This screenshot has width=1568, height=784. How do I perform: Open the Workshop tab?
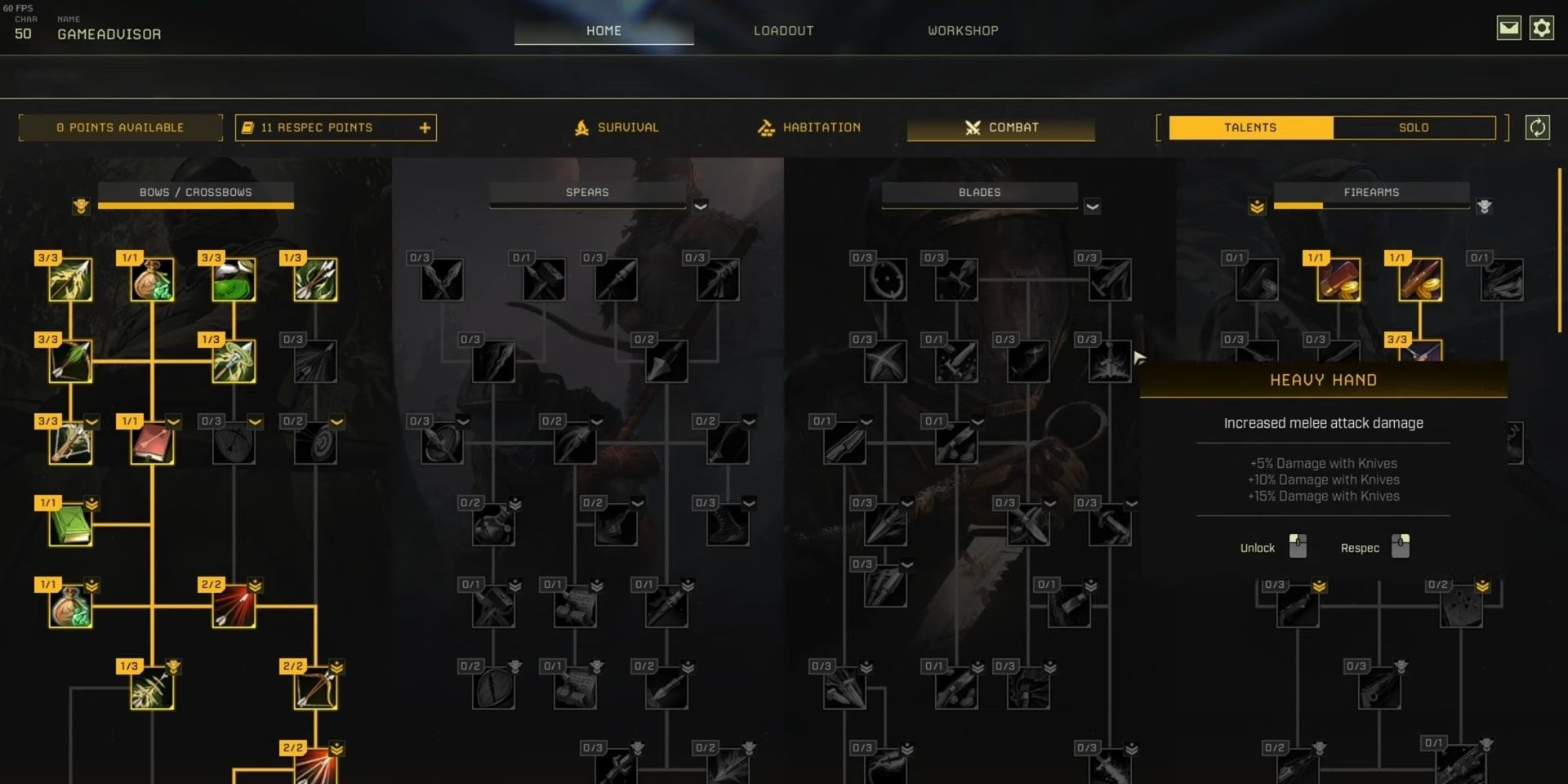[962, 30]
